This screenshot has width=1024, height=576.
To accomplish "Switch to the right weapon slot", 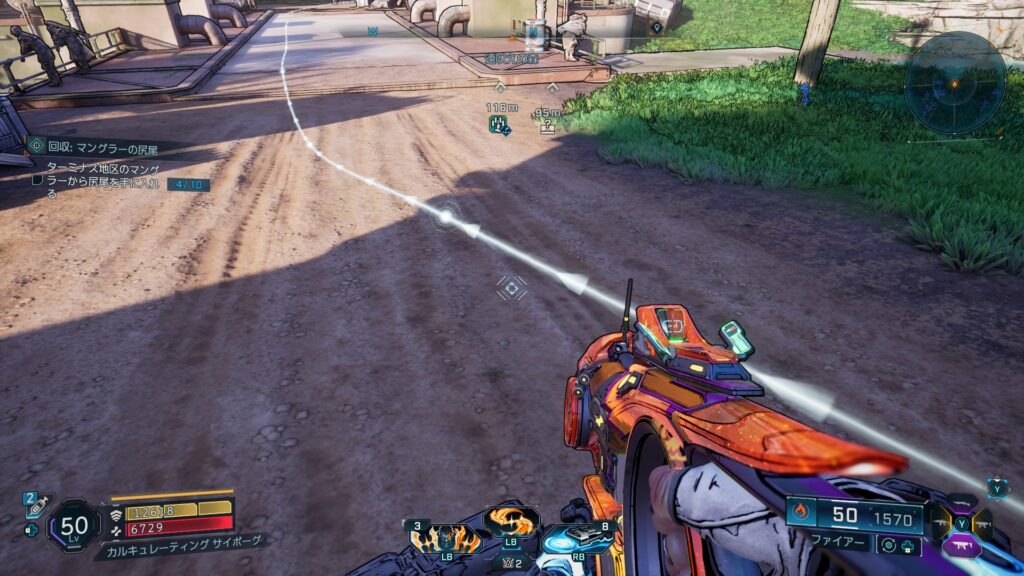I will point(982,523).
